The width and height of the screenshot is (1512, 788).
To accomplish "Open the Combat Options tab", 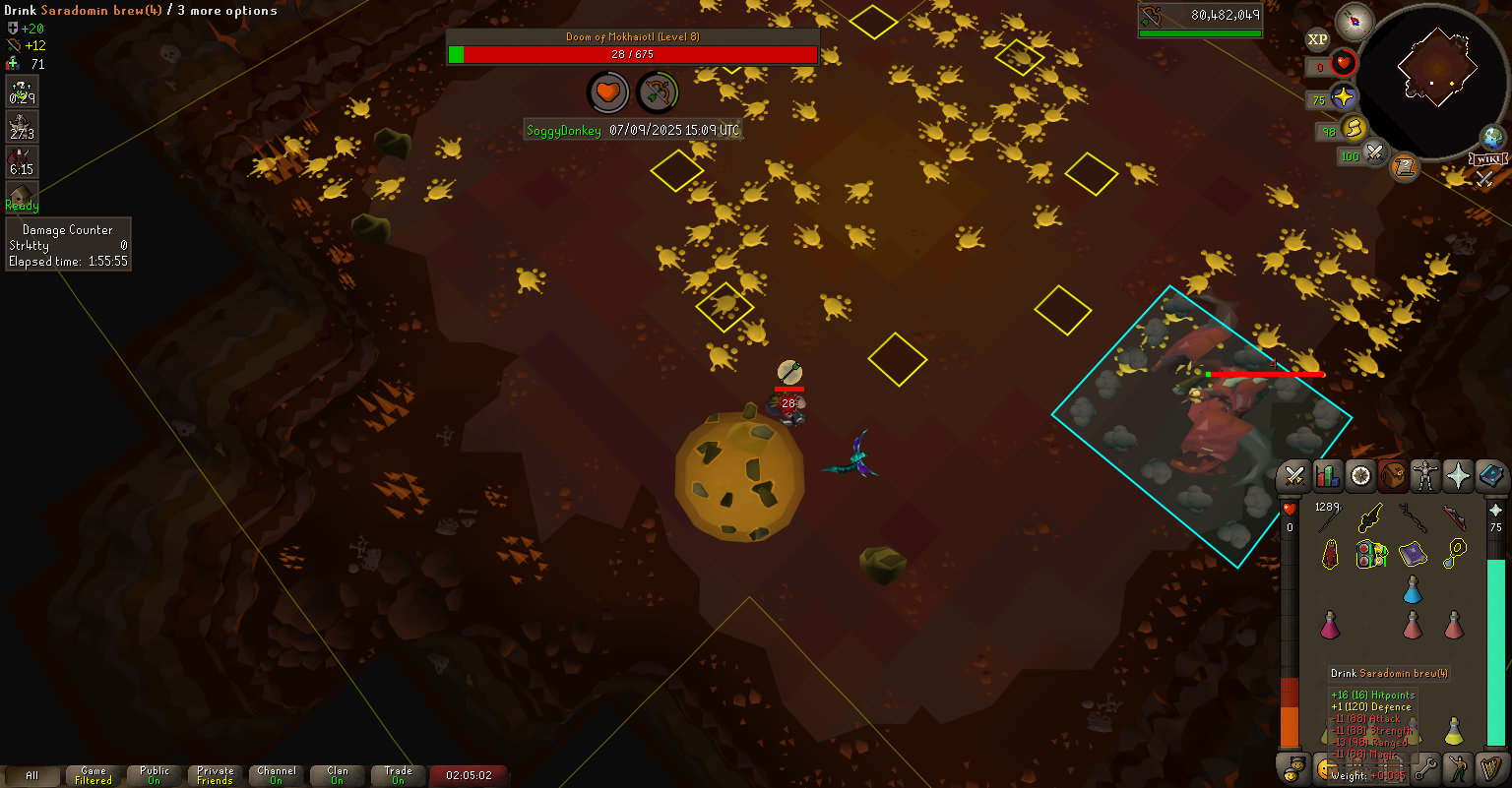I will 1294,476.
